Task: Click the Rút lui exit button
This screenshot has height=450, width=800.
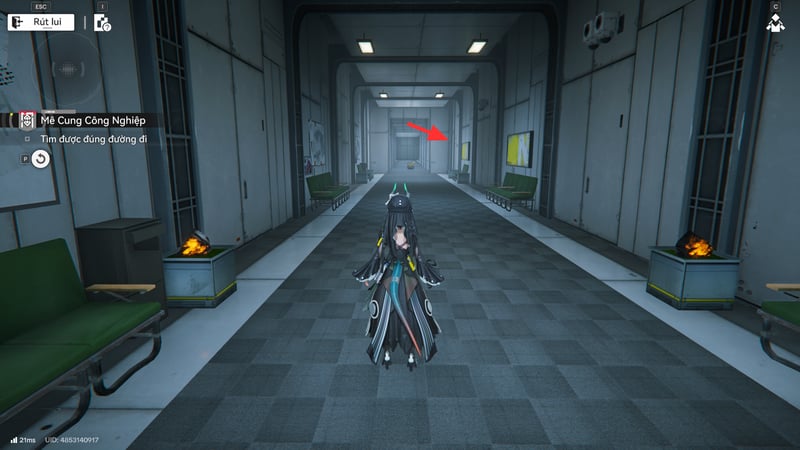Action: 41,22
